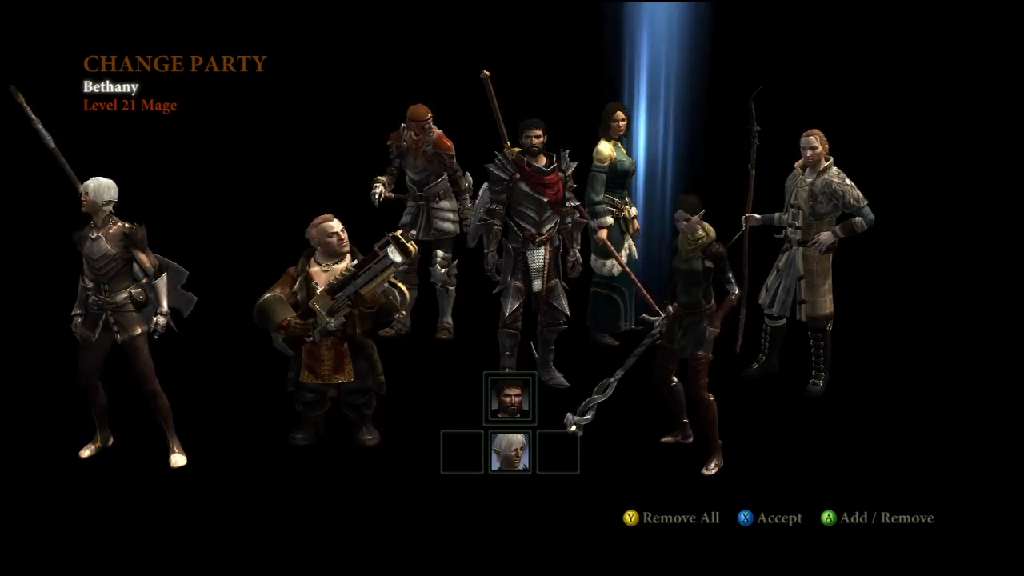
Task: Pick the blond man in the tan coat
Action: pos(810,240)
